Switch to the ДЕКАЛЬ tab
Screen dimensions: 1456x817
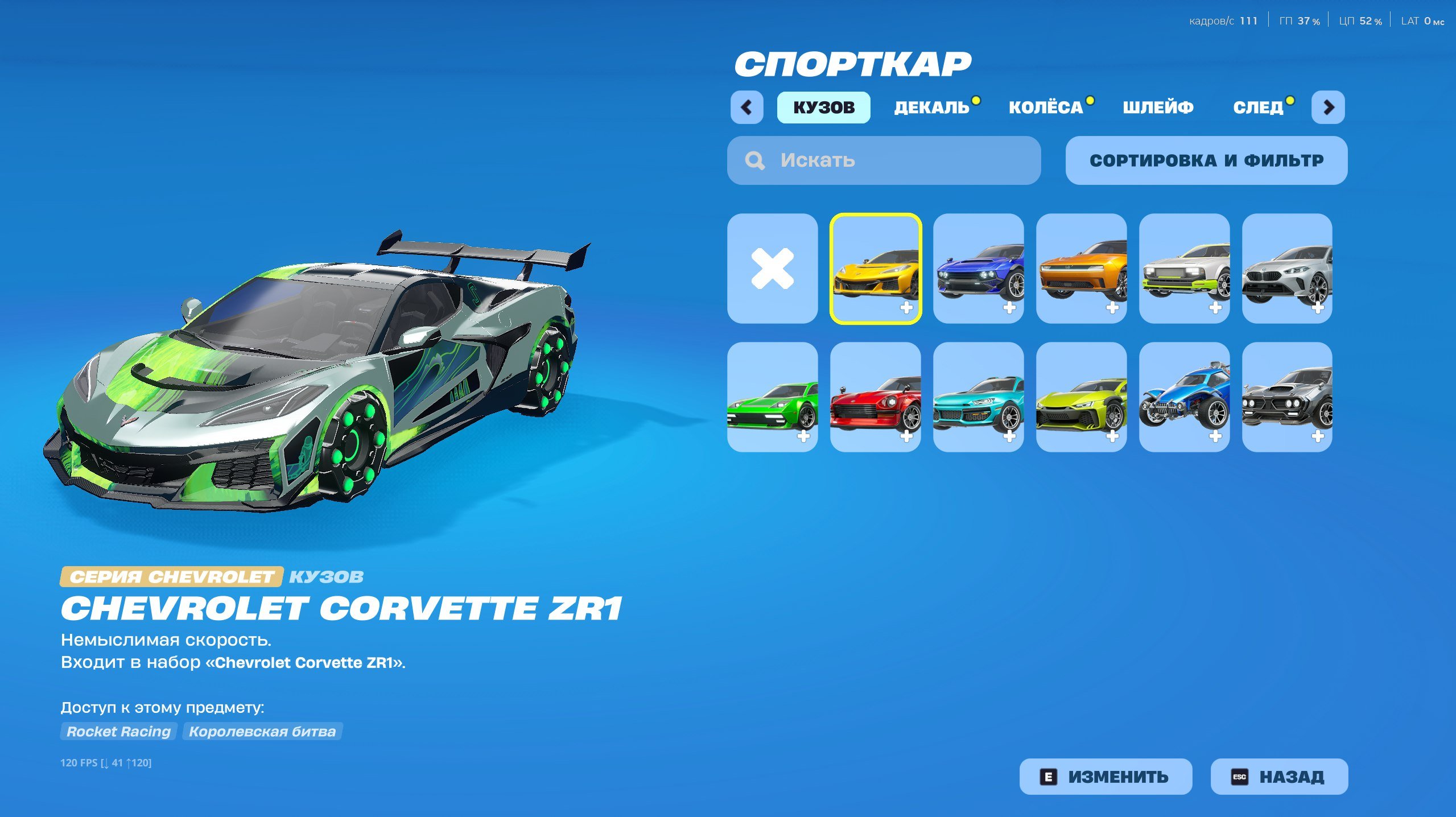click(933, 106)
